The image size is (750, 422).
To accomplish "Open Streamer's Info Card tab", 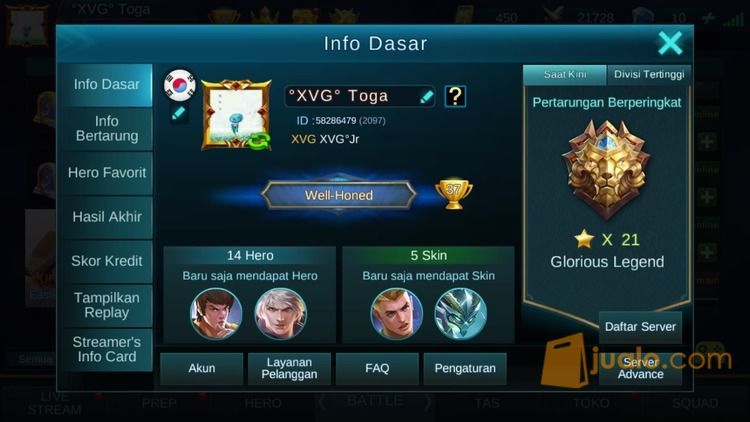I will (x=106, y=349).
